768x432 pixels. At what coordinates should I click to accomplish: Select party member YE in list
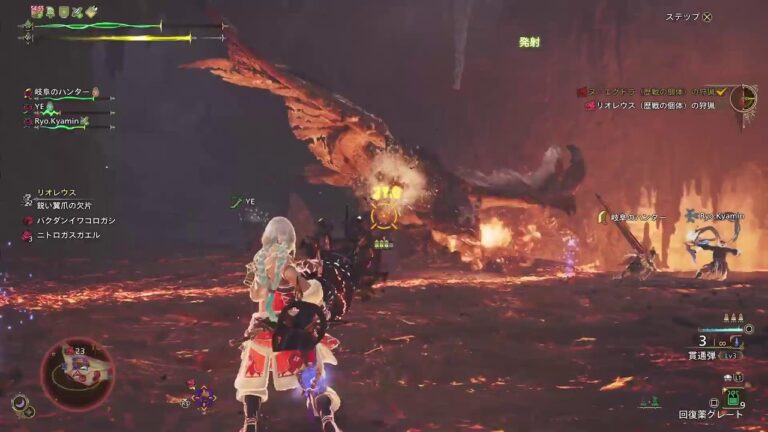tap(41, 106)
